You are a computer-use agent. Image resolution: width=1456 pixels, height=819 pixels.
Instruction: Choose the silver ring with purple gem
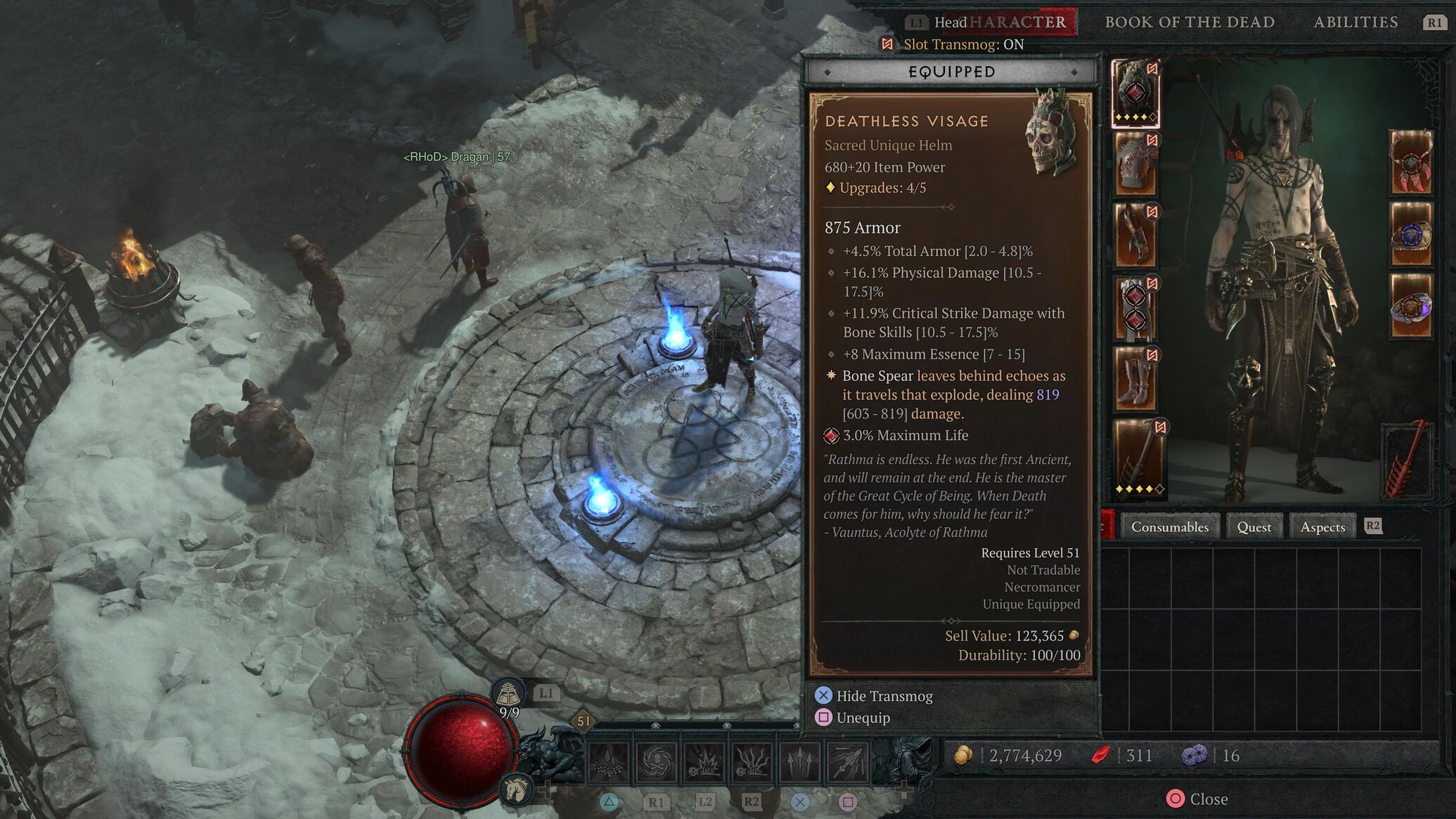pyautogui.click(x=1410, y=307)
